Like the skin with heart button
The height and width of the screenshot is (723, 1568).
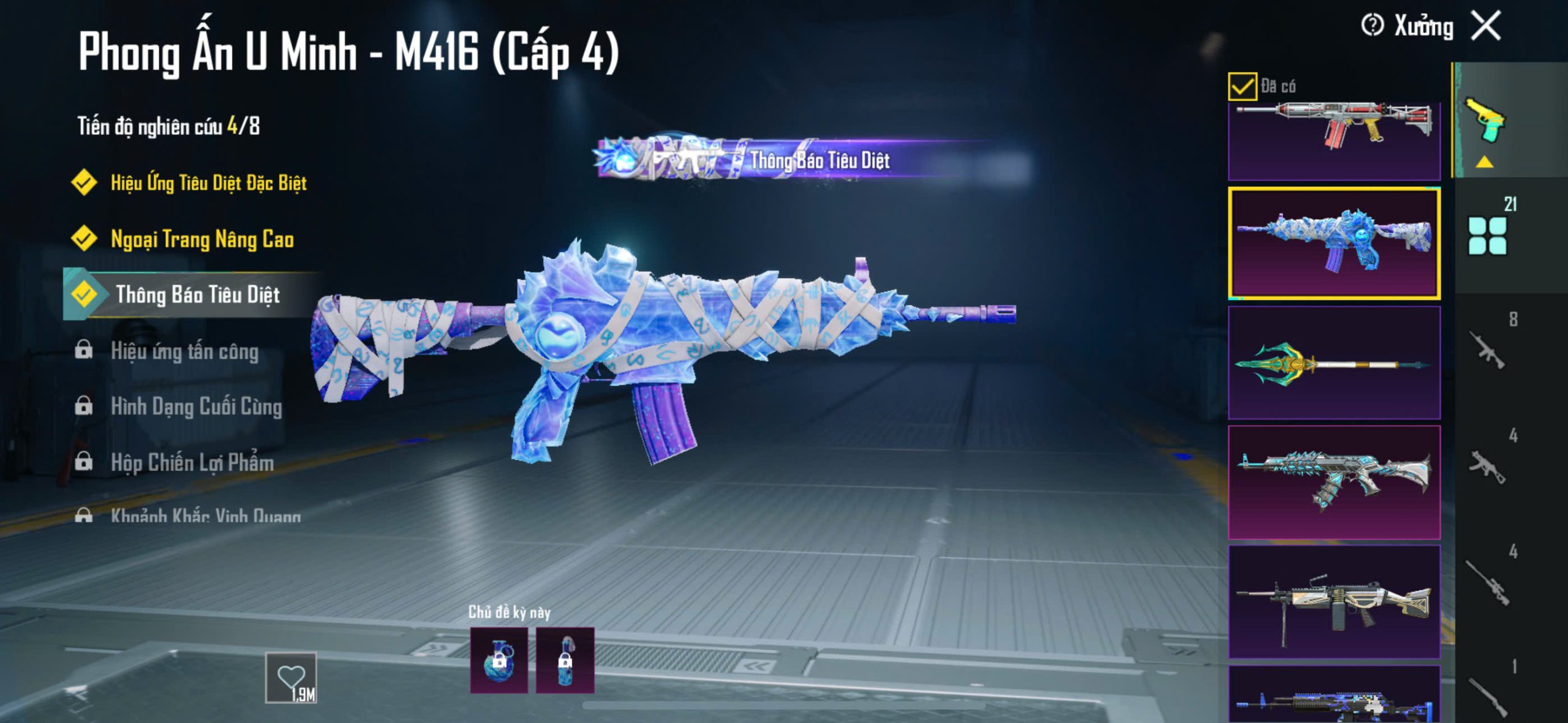pyautogui.click(x=291, y=678)
